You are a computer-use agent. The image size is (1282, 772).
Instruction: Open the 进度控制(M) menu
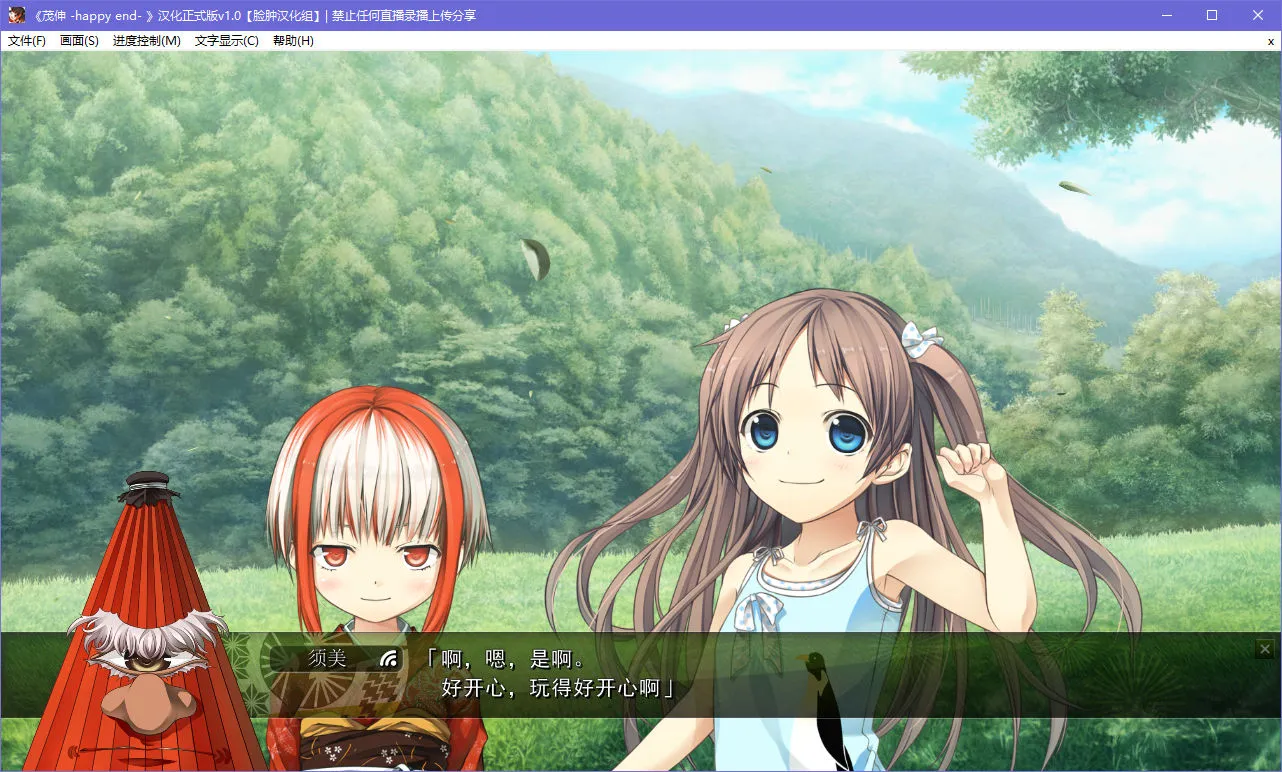[x=147, y=41]
